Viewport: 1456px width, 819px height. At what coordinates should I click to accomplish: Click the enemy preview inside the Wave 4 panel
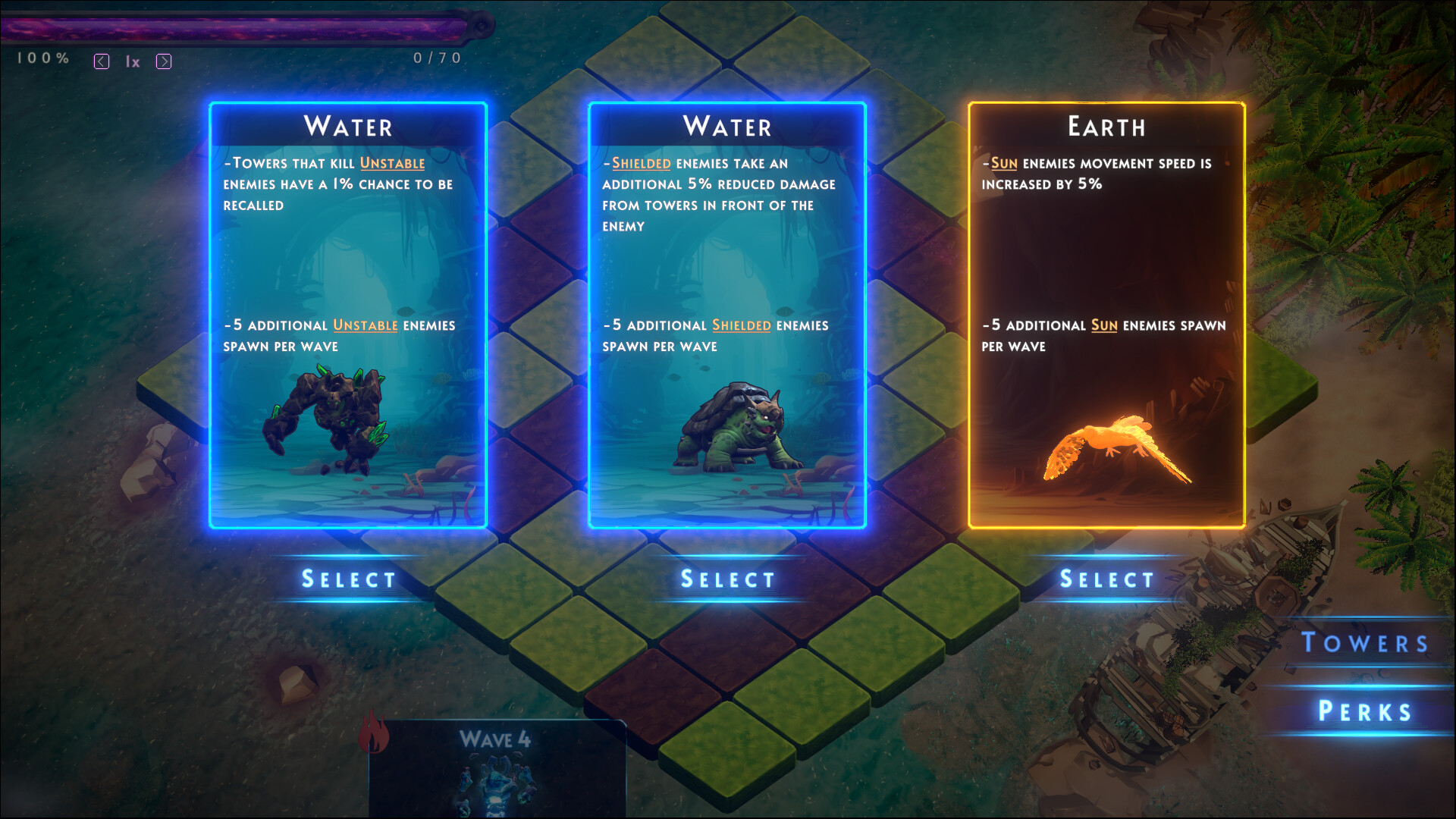(x=497, y=781)
